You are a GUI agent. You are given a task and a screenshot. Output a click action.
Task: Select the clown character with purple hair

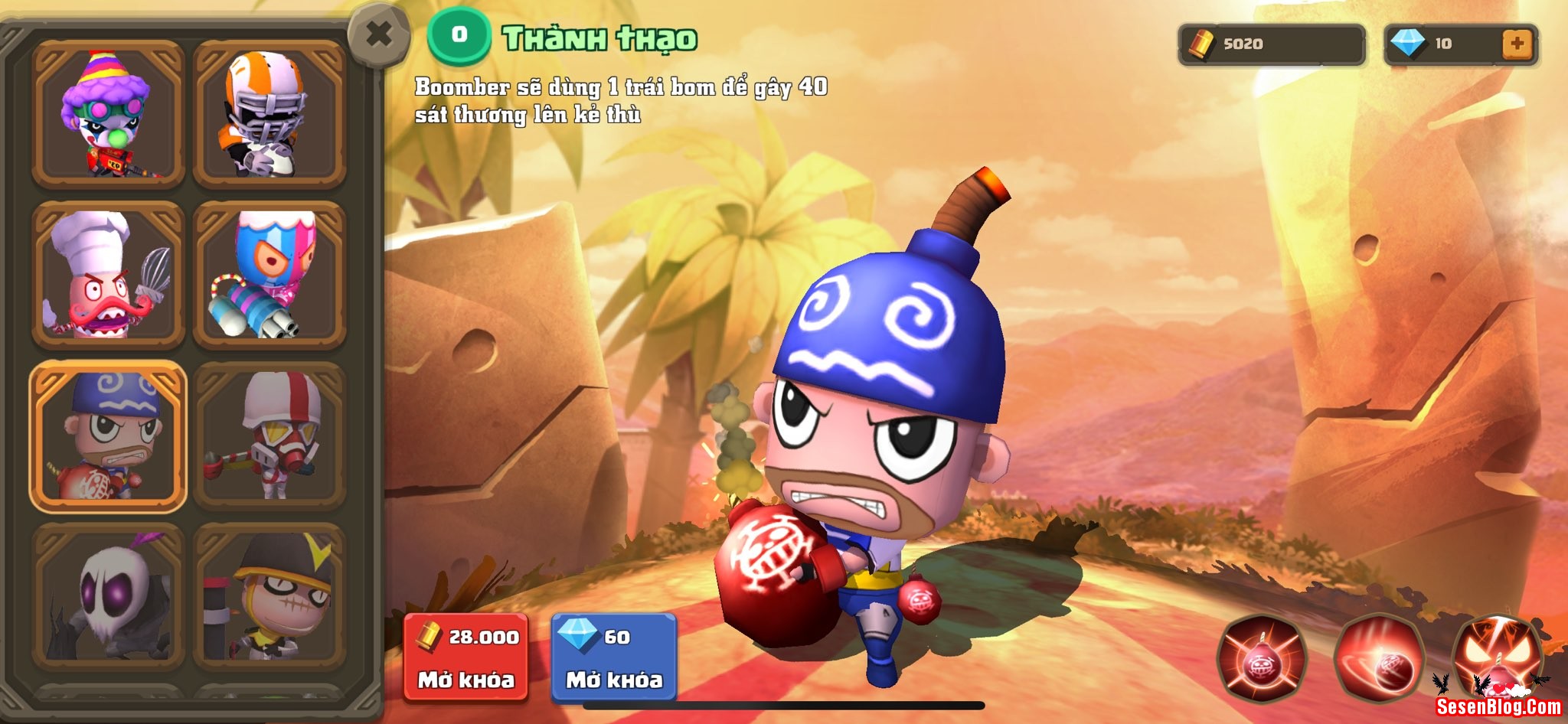tap(108, 114)
